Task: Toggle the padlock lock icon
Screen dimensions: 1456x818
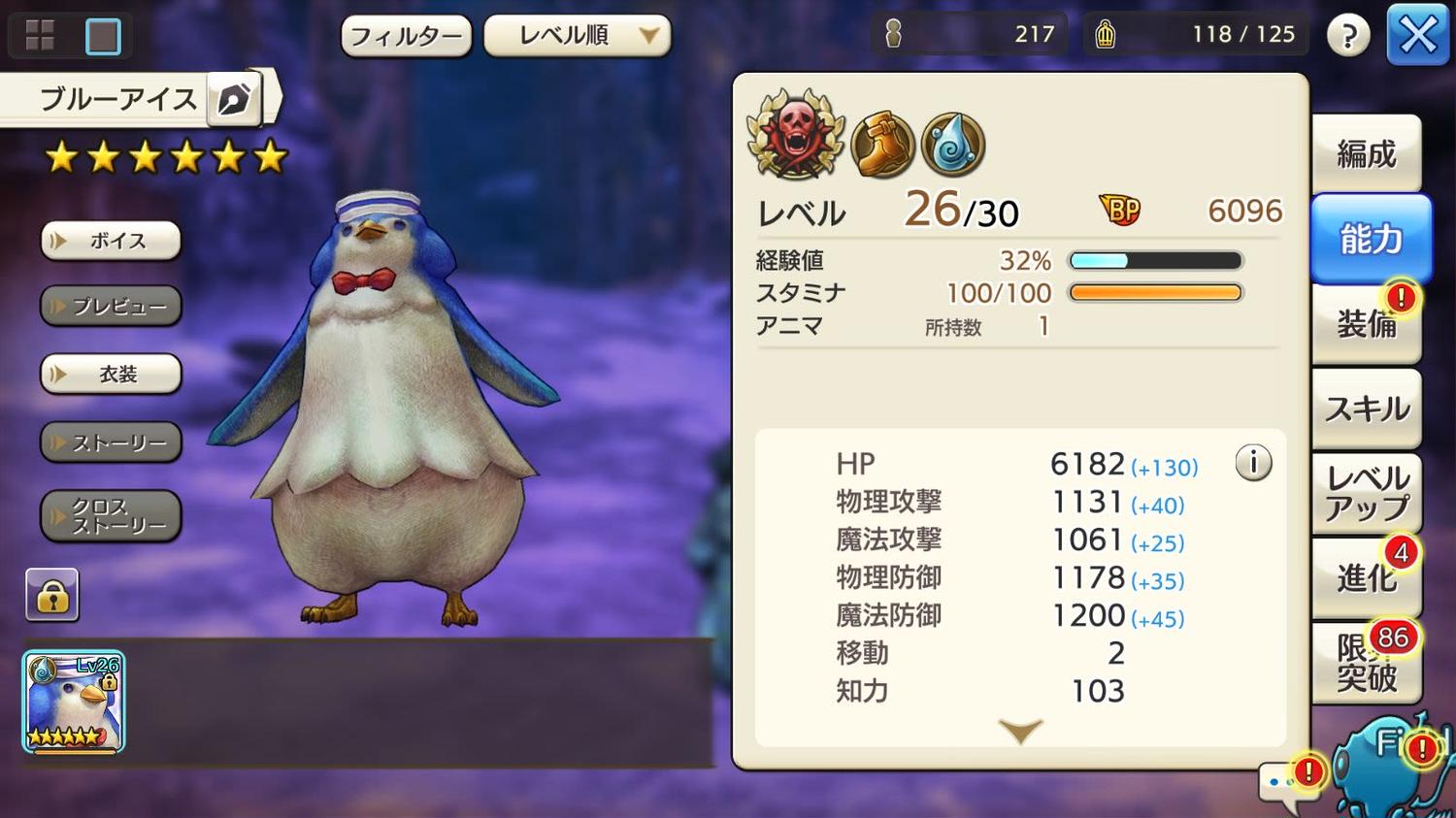Action: click(x=52, y=596)
